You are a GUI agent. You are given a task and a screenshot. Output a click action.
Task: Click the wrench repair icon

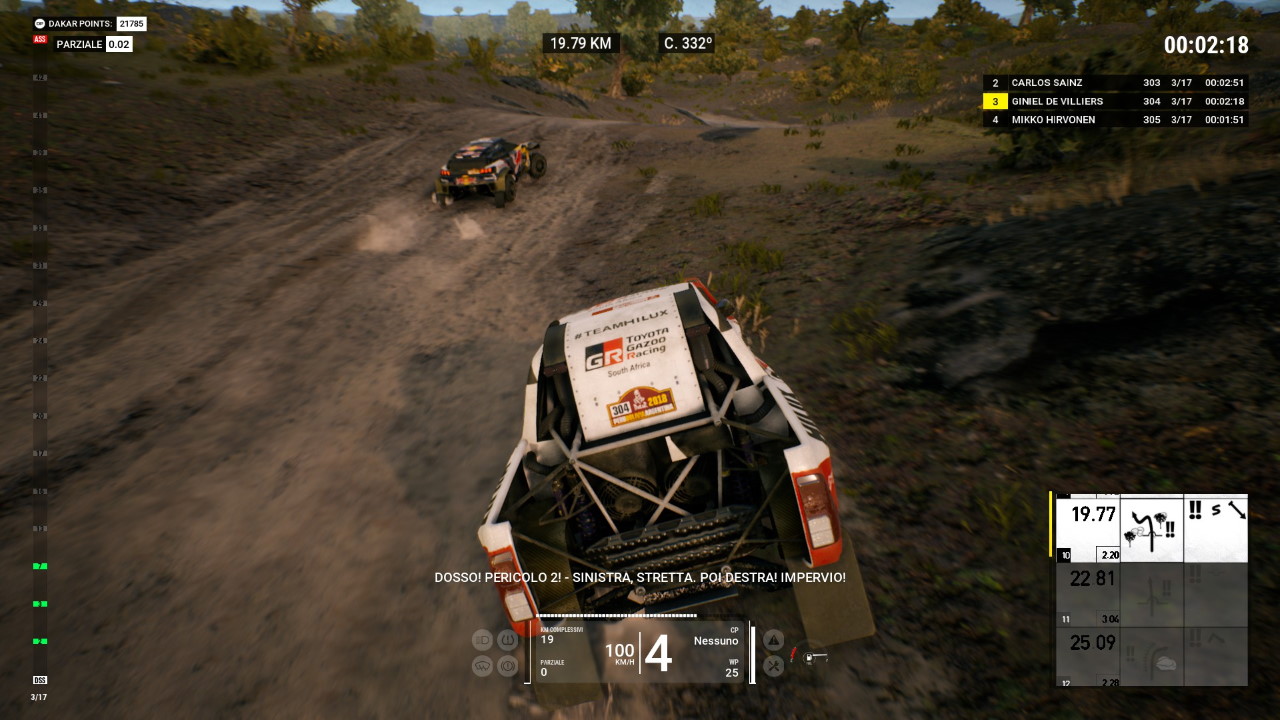(x=773, y=665)
